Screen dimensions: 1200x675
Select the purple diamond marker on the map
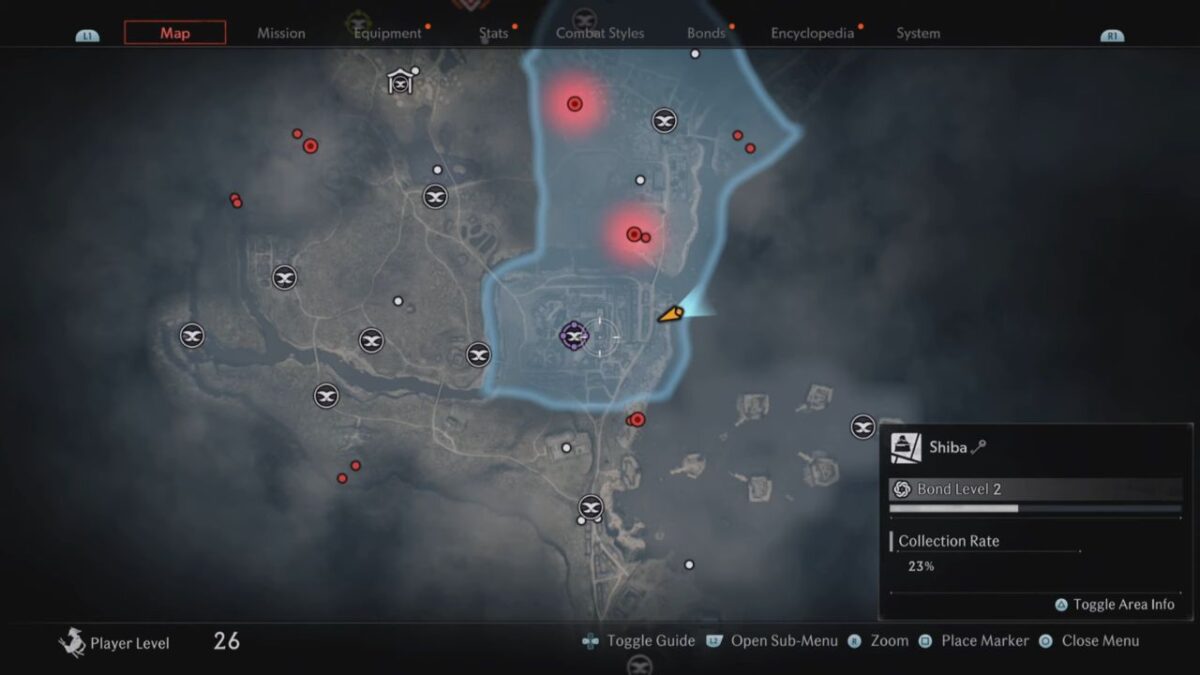click(574, 336)
